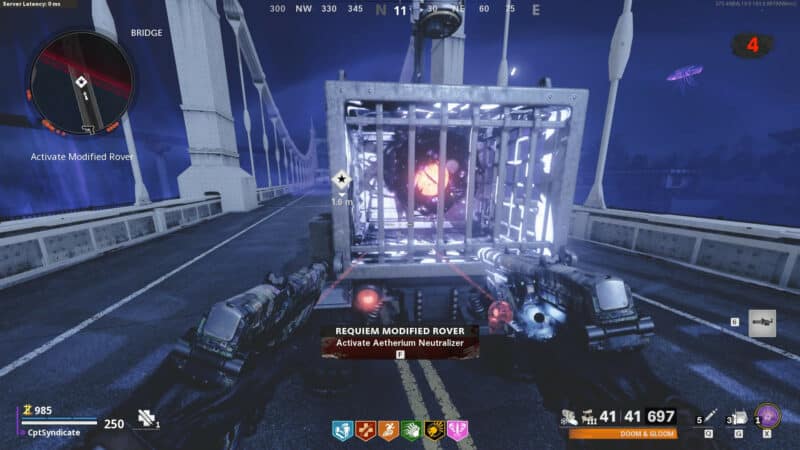
Task: Click the star objective marker
Action: pos(340,181)
